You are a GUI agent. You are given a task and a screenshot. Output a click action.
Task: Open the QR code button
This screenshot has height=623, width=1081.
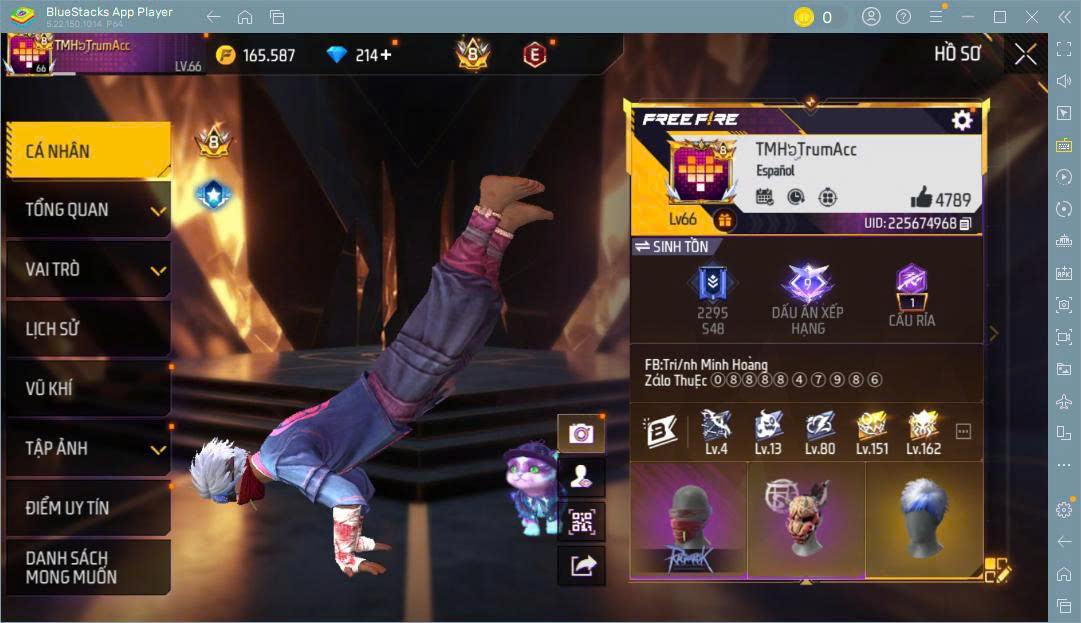[x=581, y=521]
